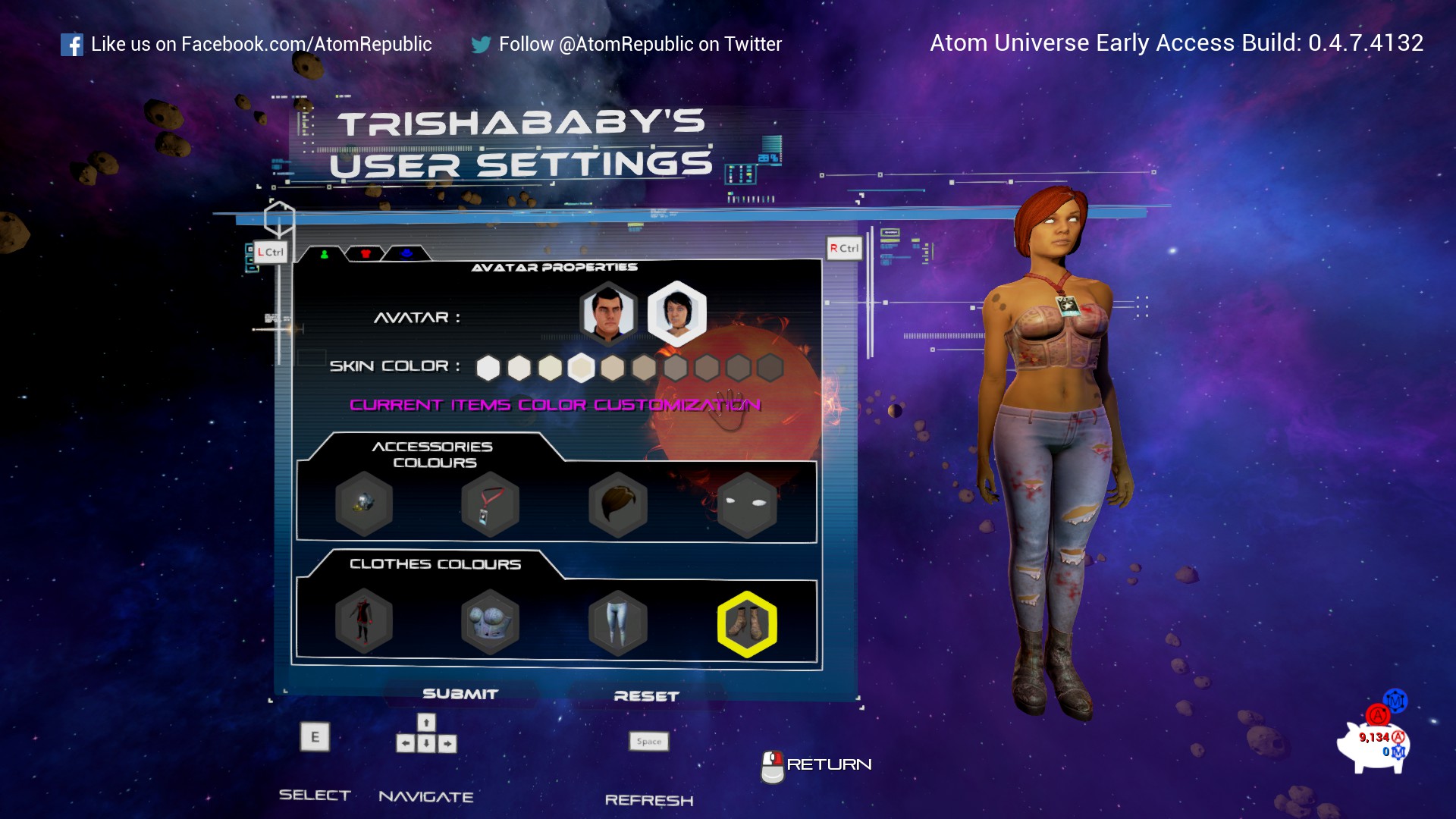Pick the darkest skin color swatch
Viewport: 1456px width, 819px height.
tap(770, 368)
